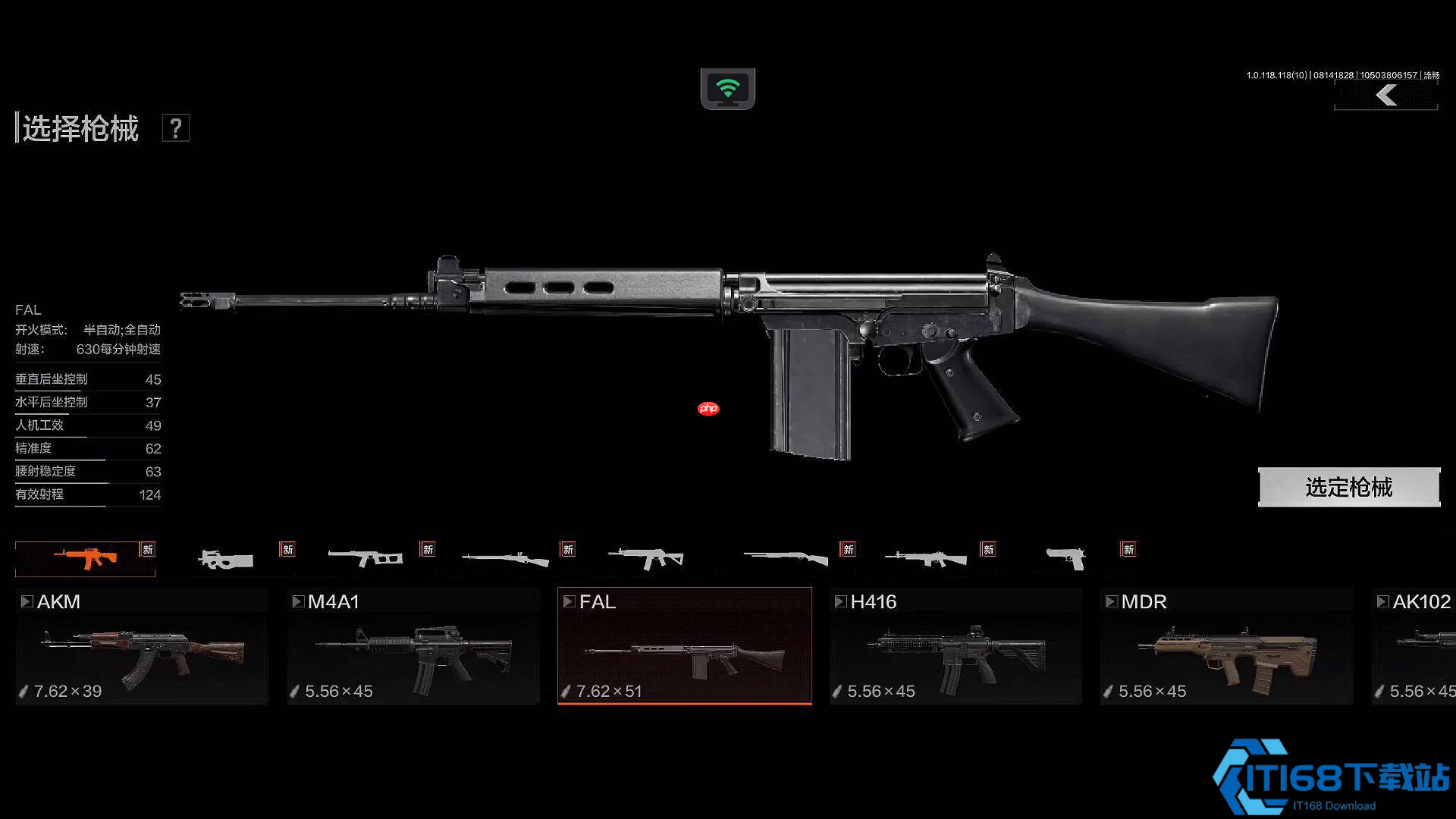Click the green Wi-Fi screen overlay icon
Image resolution: width=1456 pixels, height=819 pixels.
[727, 89]
